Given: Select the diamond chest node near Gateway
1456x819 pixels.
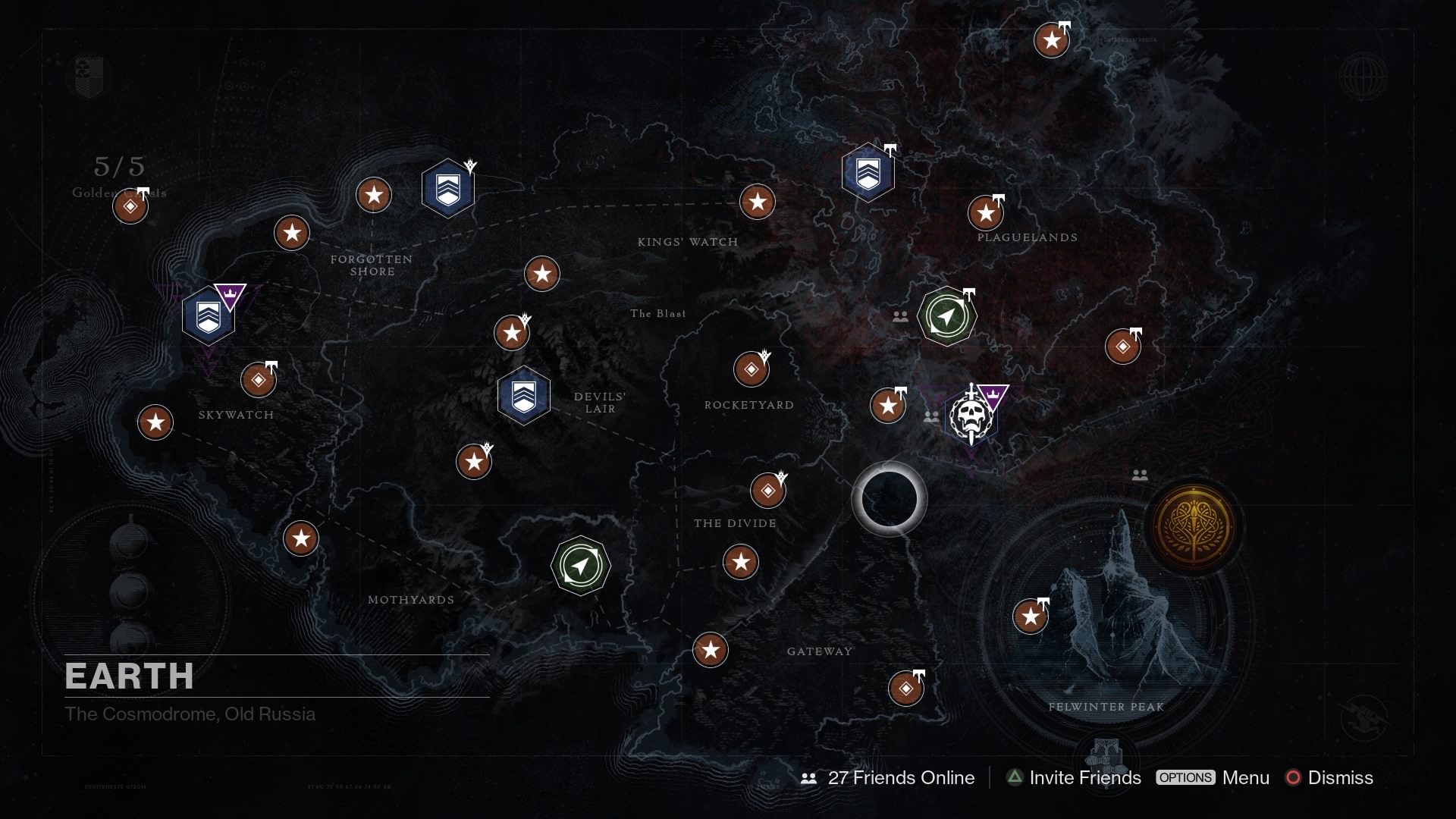Looking at the screenshot, I should [x=906, y=689].
